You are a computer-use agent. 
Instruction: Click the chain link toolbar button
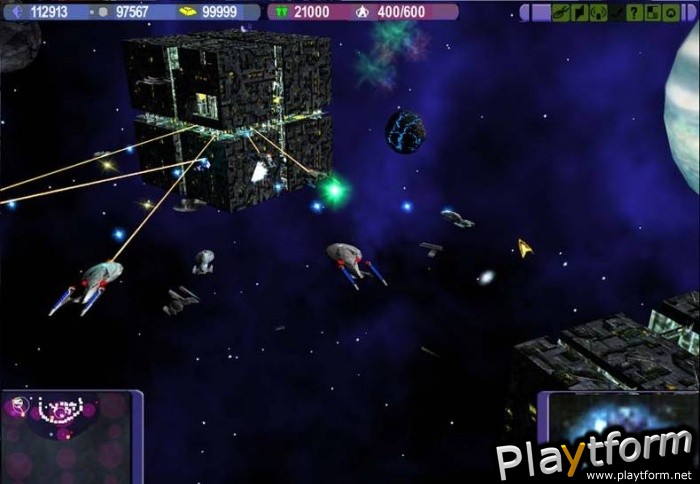[561, 13]
